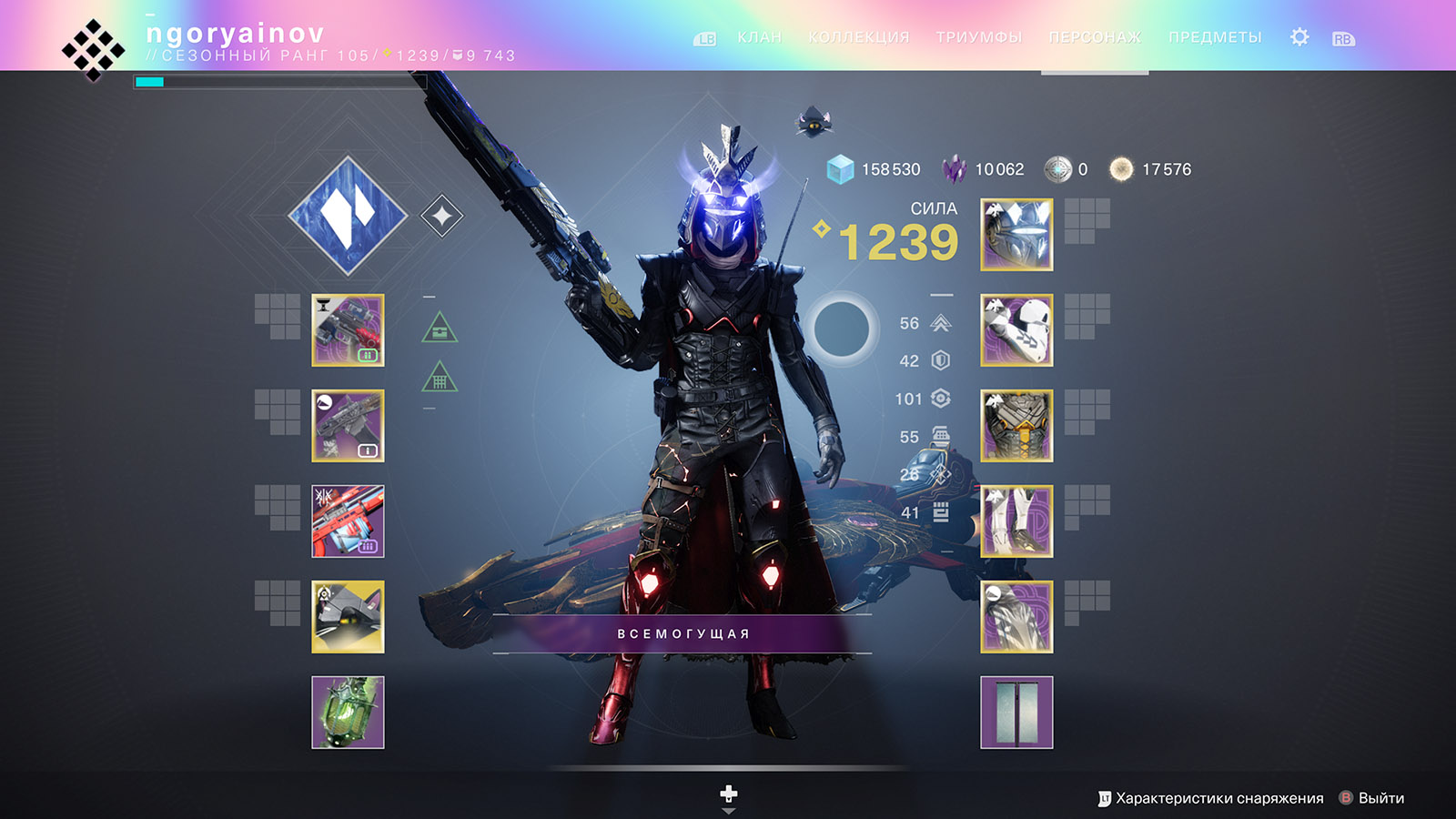Image resolution: width=1456 pixels, height=819 pixels.
Task: Switch to the Предметы tab
Action: [1214, 37]
